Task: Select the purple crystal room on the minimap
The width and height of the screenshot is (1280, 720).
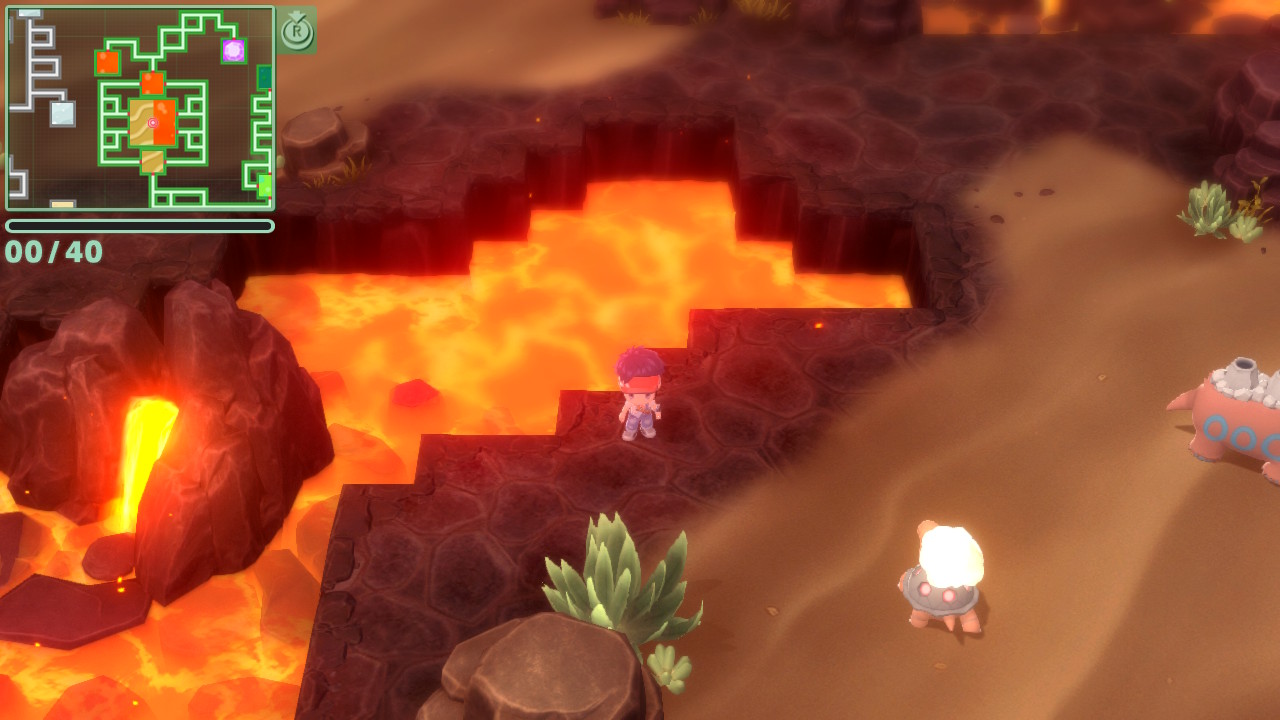Action: 233,50
